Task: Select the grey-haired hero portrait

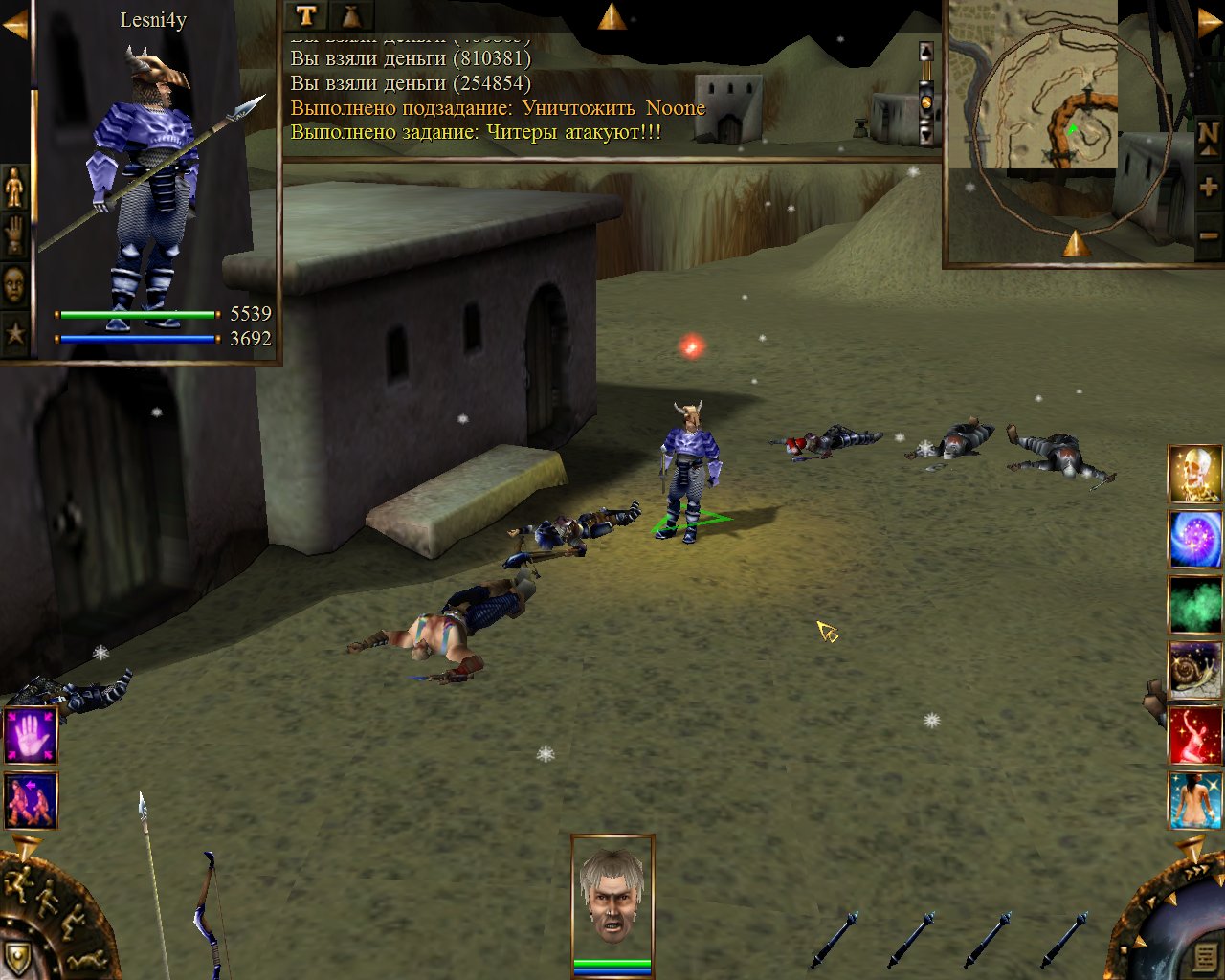Action: (612, 895)
